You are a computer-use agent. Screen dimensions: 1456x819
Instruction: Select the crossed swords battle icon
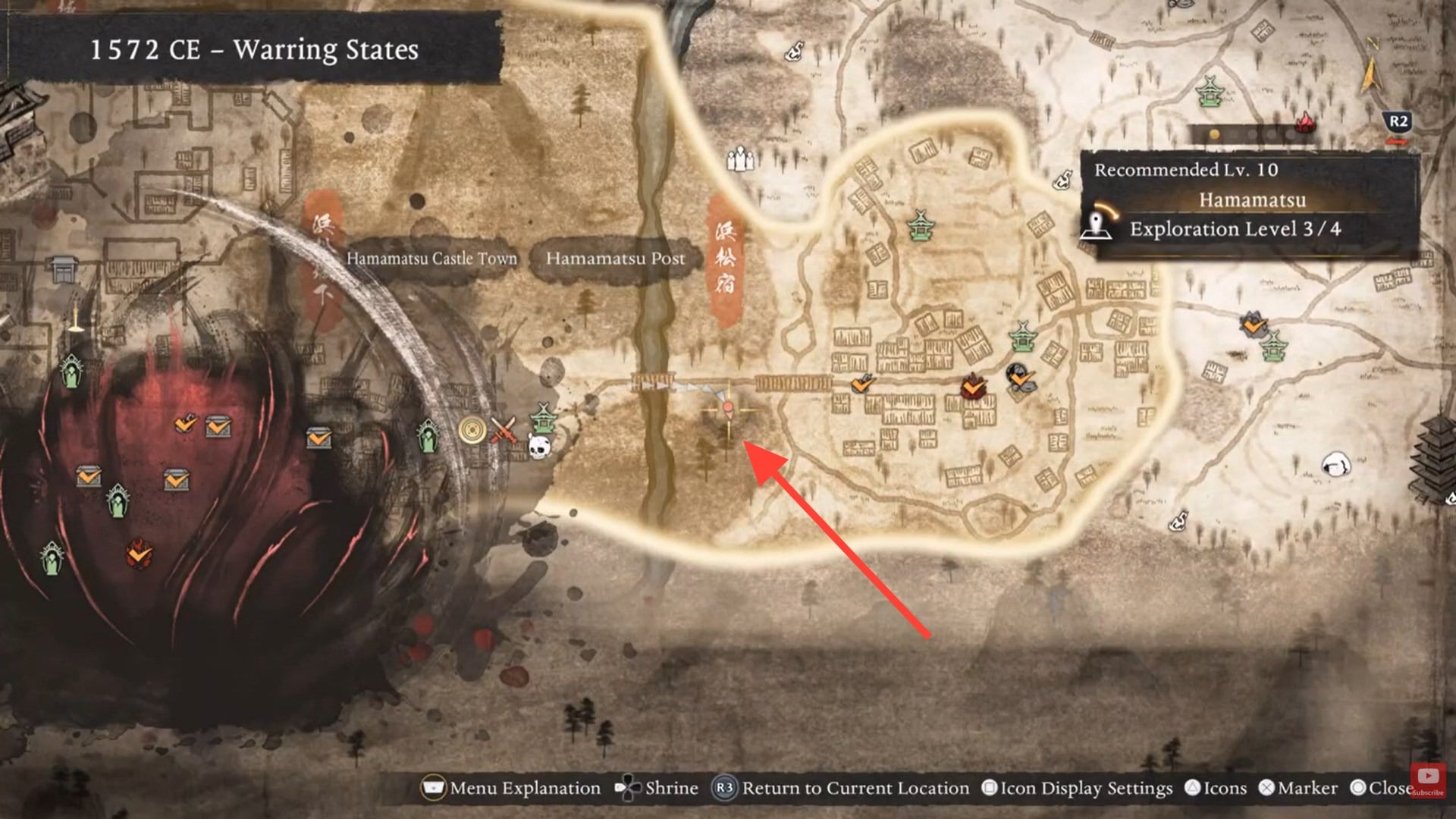click(x=504, y=430)
